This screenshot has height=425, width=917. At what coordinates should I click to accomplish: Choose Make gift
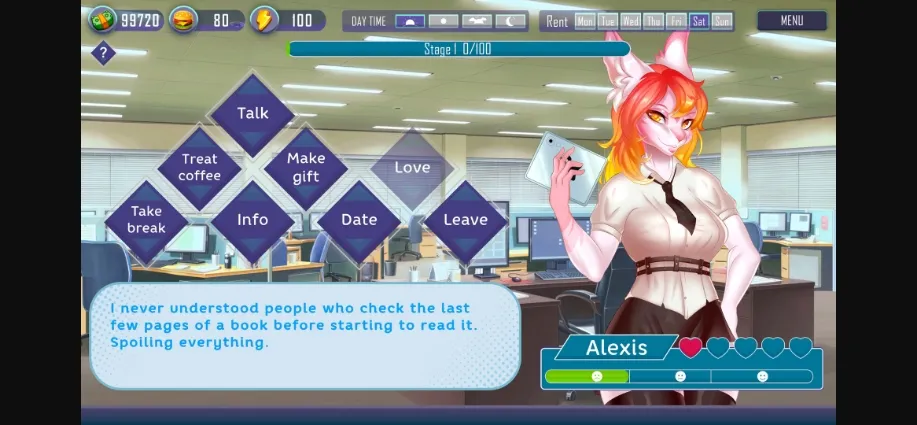pyautogui.click(x=306, y=167)
